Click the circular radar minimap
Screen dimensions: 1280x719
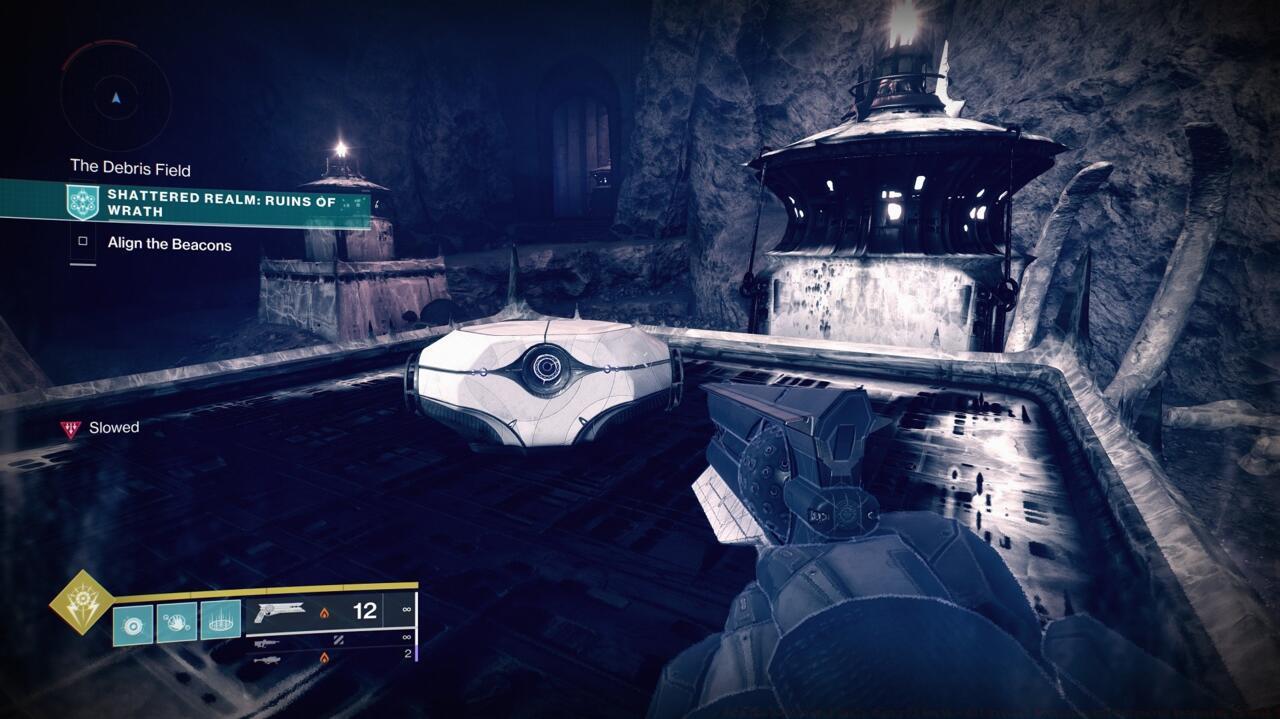pyautogui.click(x=116, y=97)
